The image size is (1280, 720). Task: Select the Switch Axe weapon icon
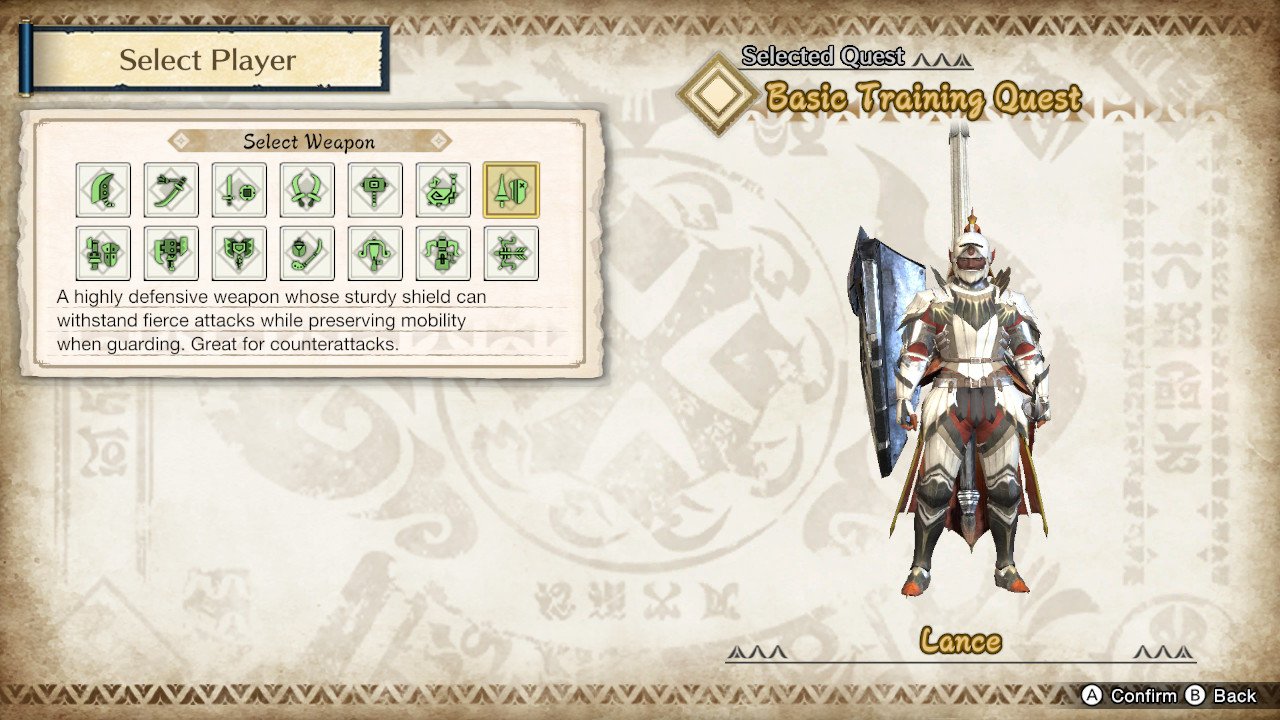[x=171, y=253]
